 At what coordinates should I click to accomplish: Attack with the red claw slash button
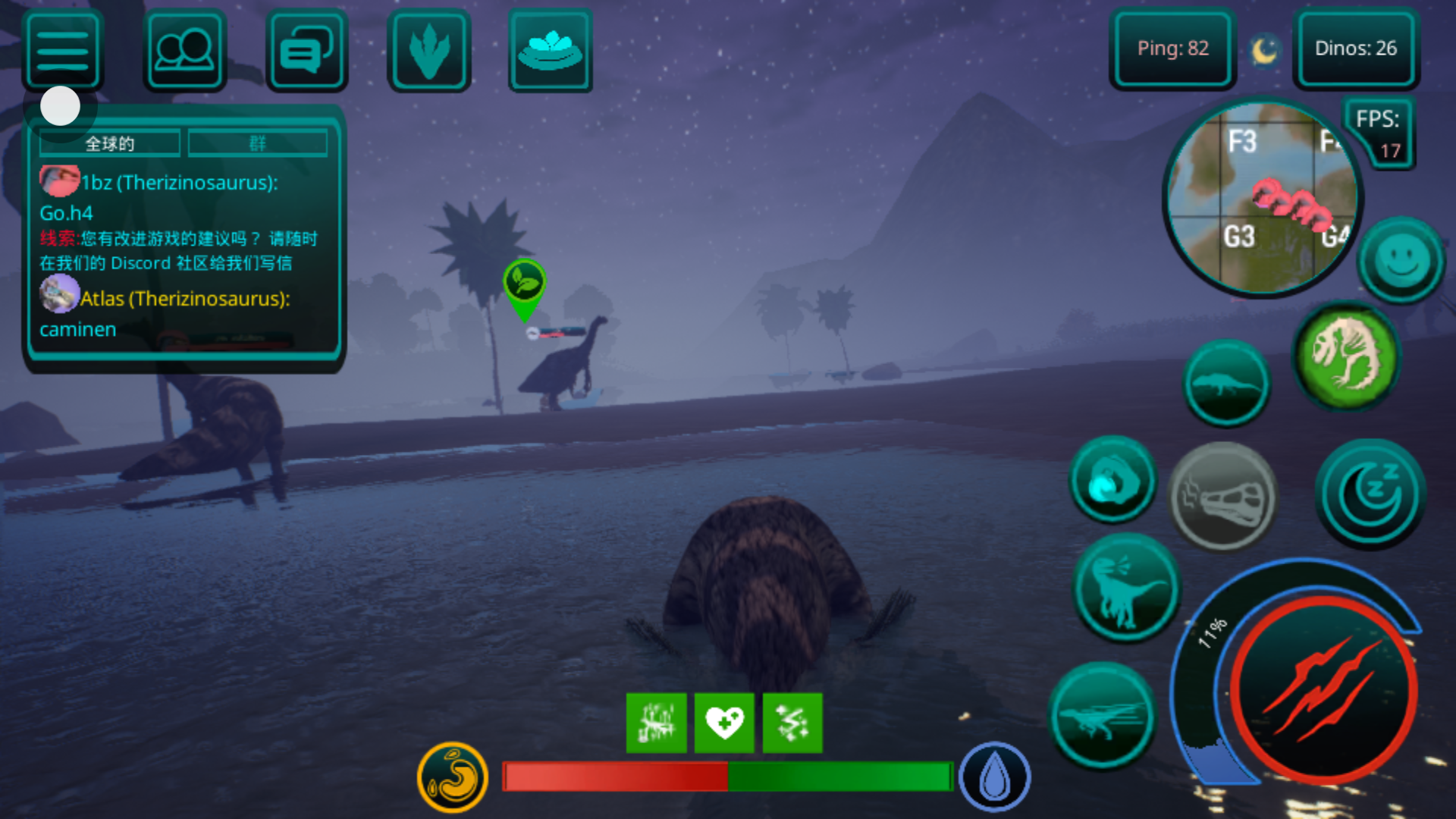1323,691
